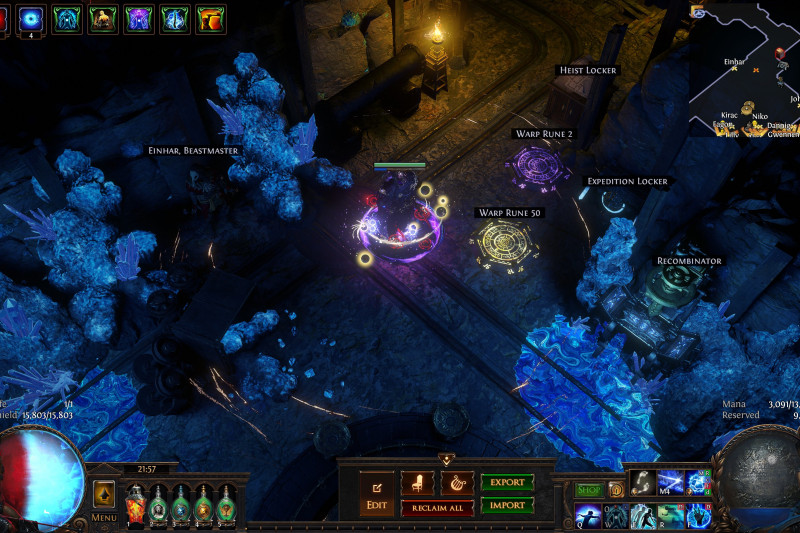This screenshot has width=800, height=533.
Task: Choose Reclaim All decorations
Action: (437, 508)
